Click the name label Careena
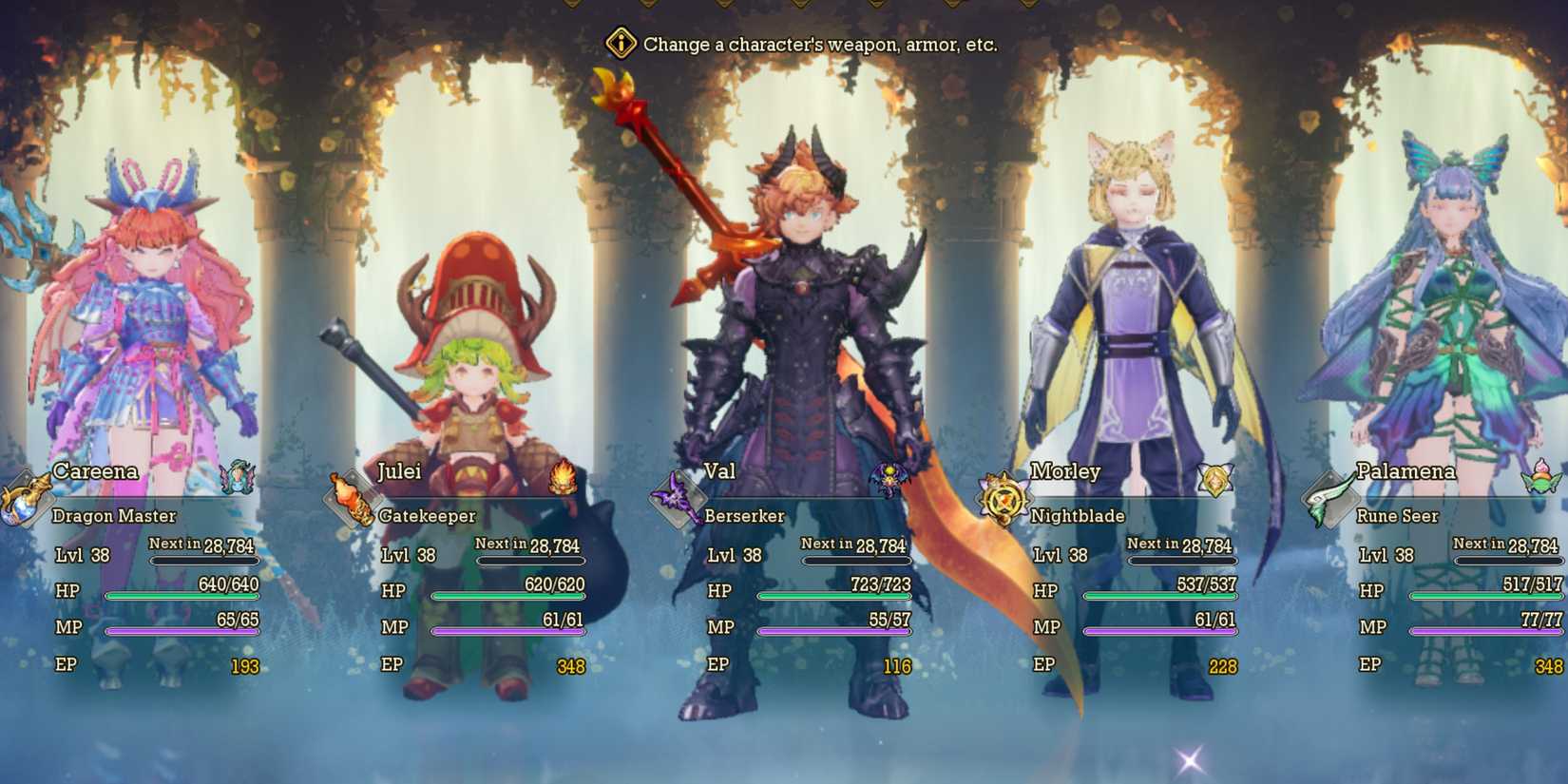 coord(95,471)
